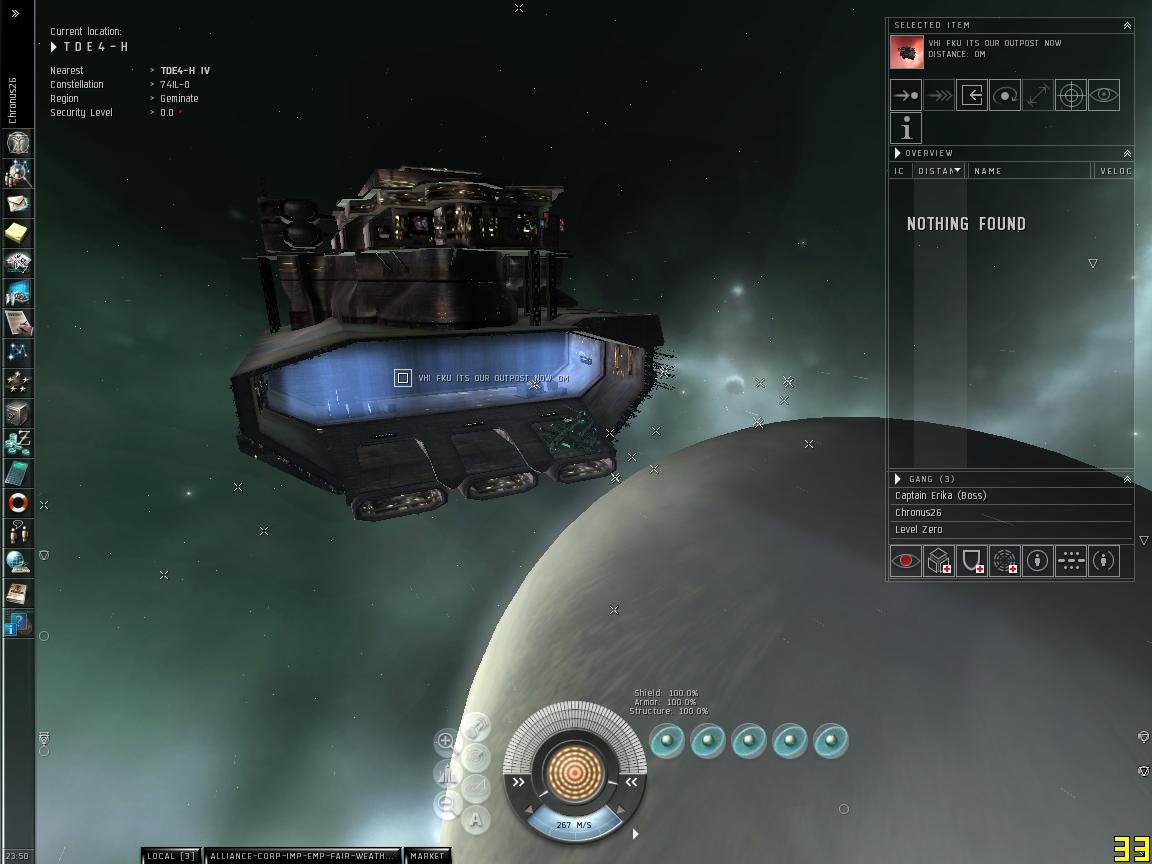Open help via the life preserver icon
Image resolution: width=1152 pixels, height=864 pixels.
pos(18,502)
